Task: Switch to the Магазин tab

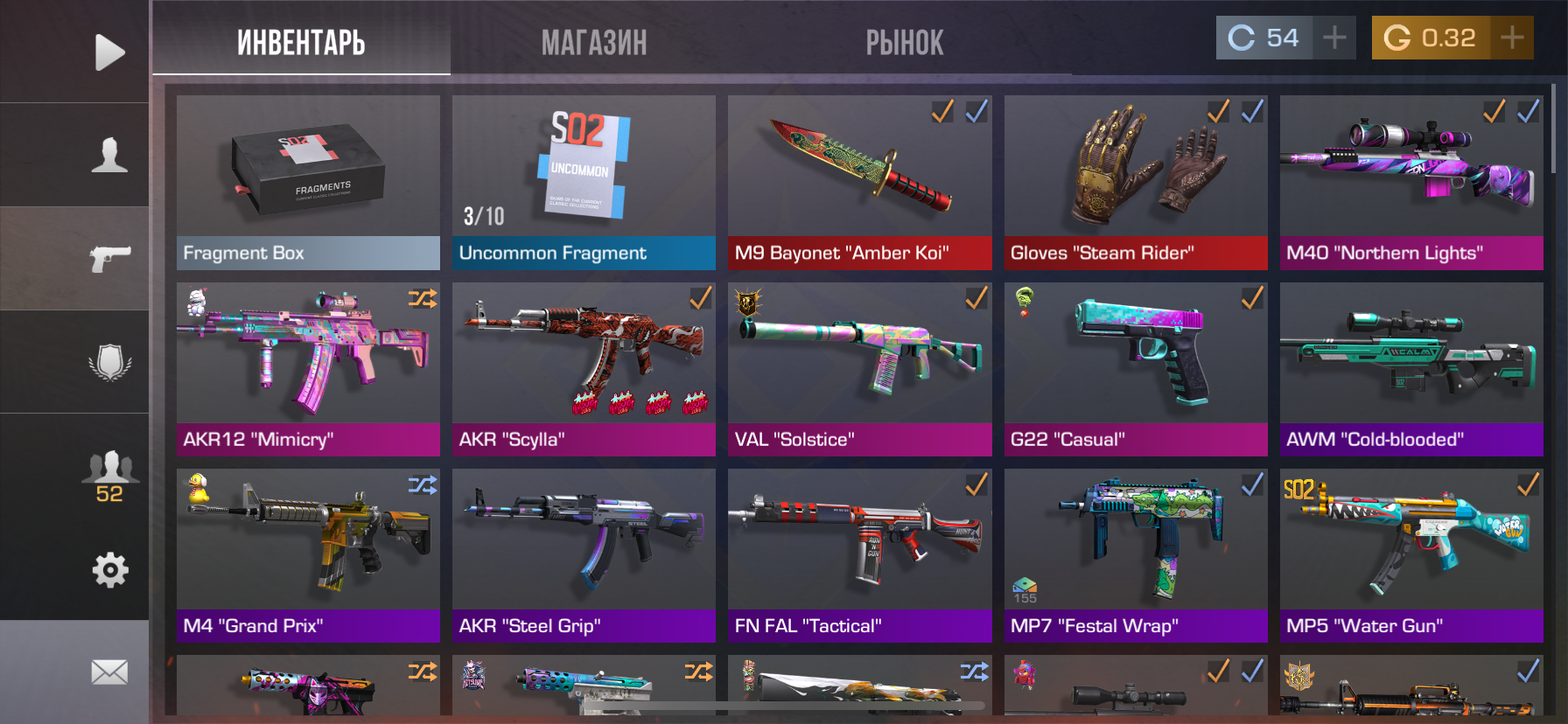Action: tap(594, 42)
